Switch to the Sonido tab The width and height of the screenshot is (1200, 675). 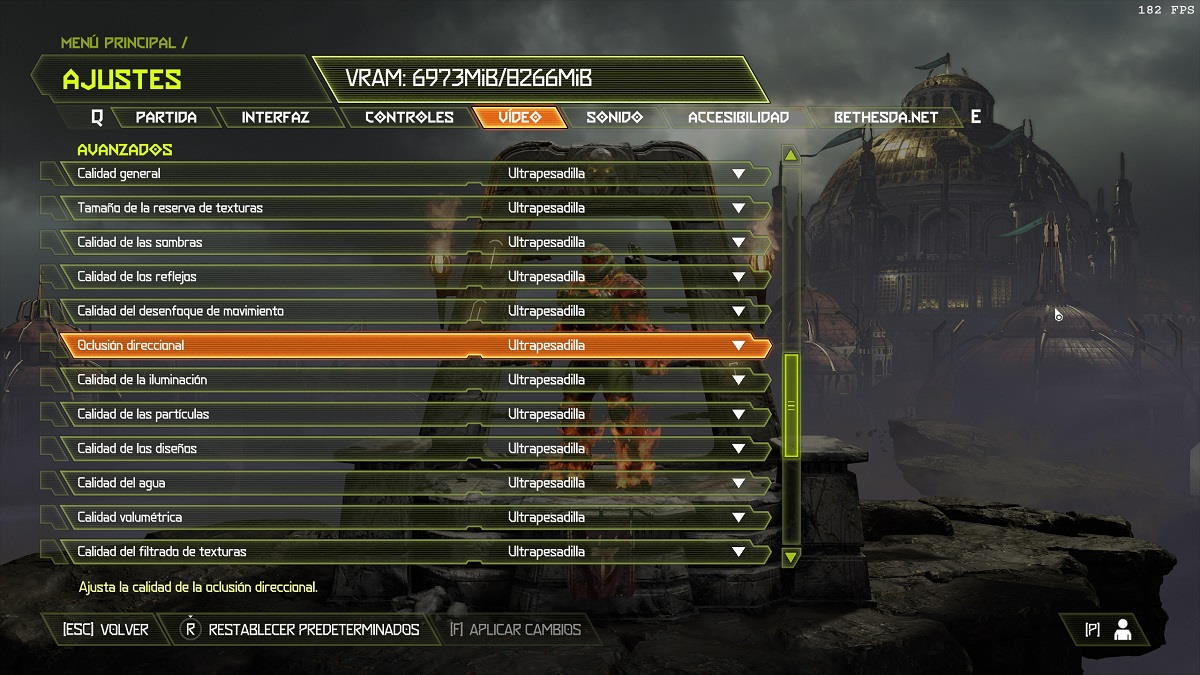[x=614, y=117]
